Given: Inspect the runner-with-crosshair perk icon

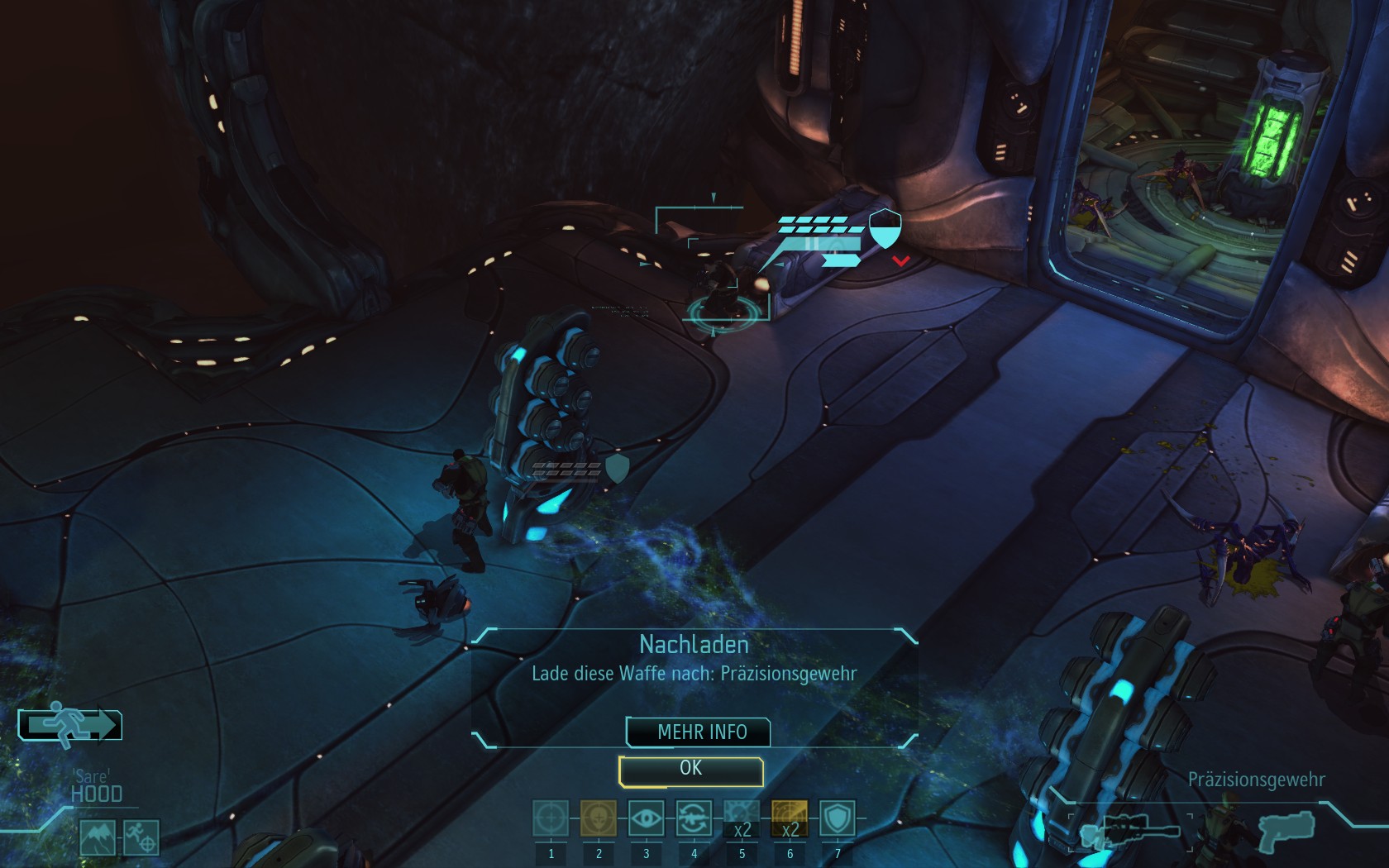Looking at the screenshot, I should [141, 837].
